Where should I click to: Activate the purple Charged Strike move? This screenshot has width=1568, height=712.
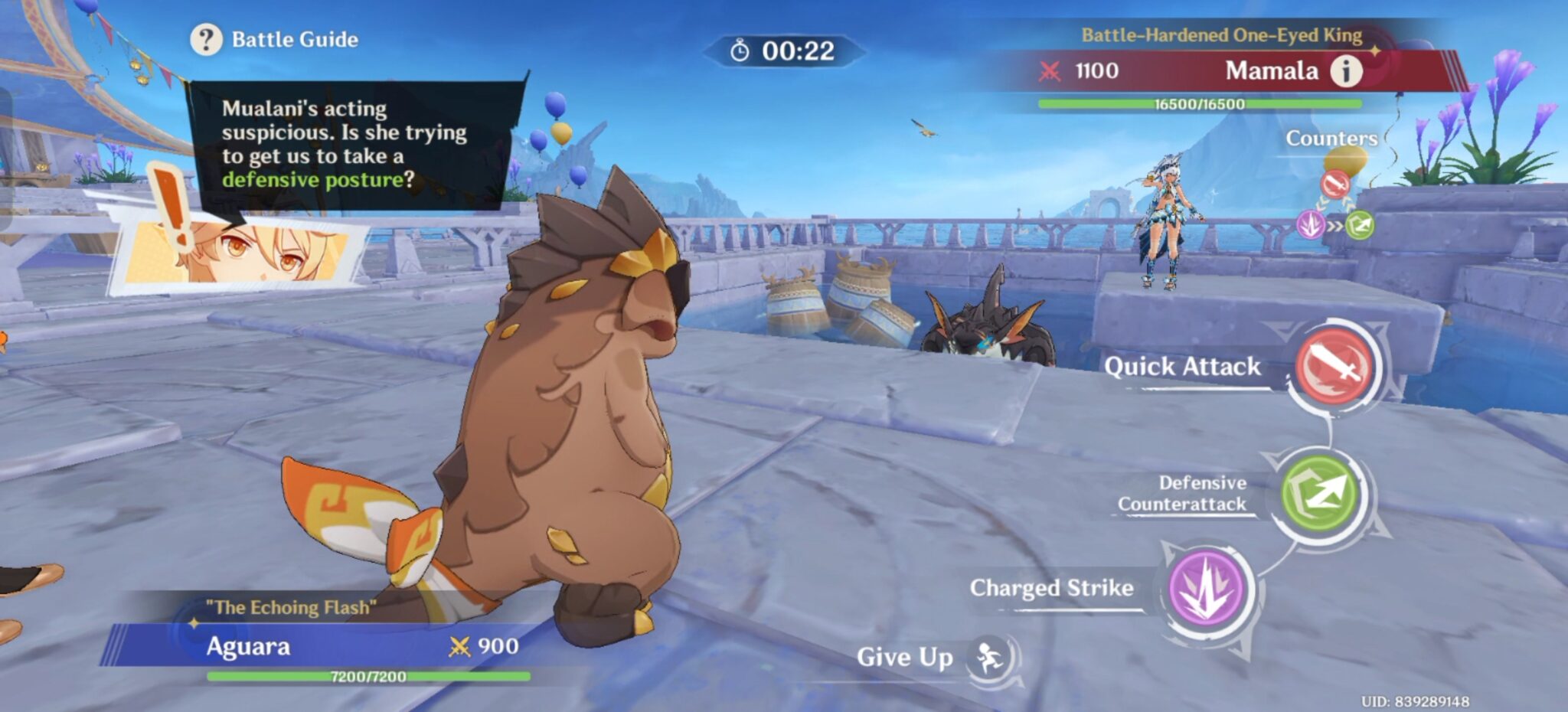(x=1207, y=588)
